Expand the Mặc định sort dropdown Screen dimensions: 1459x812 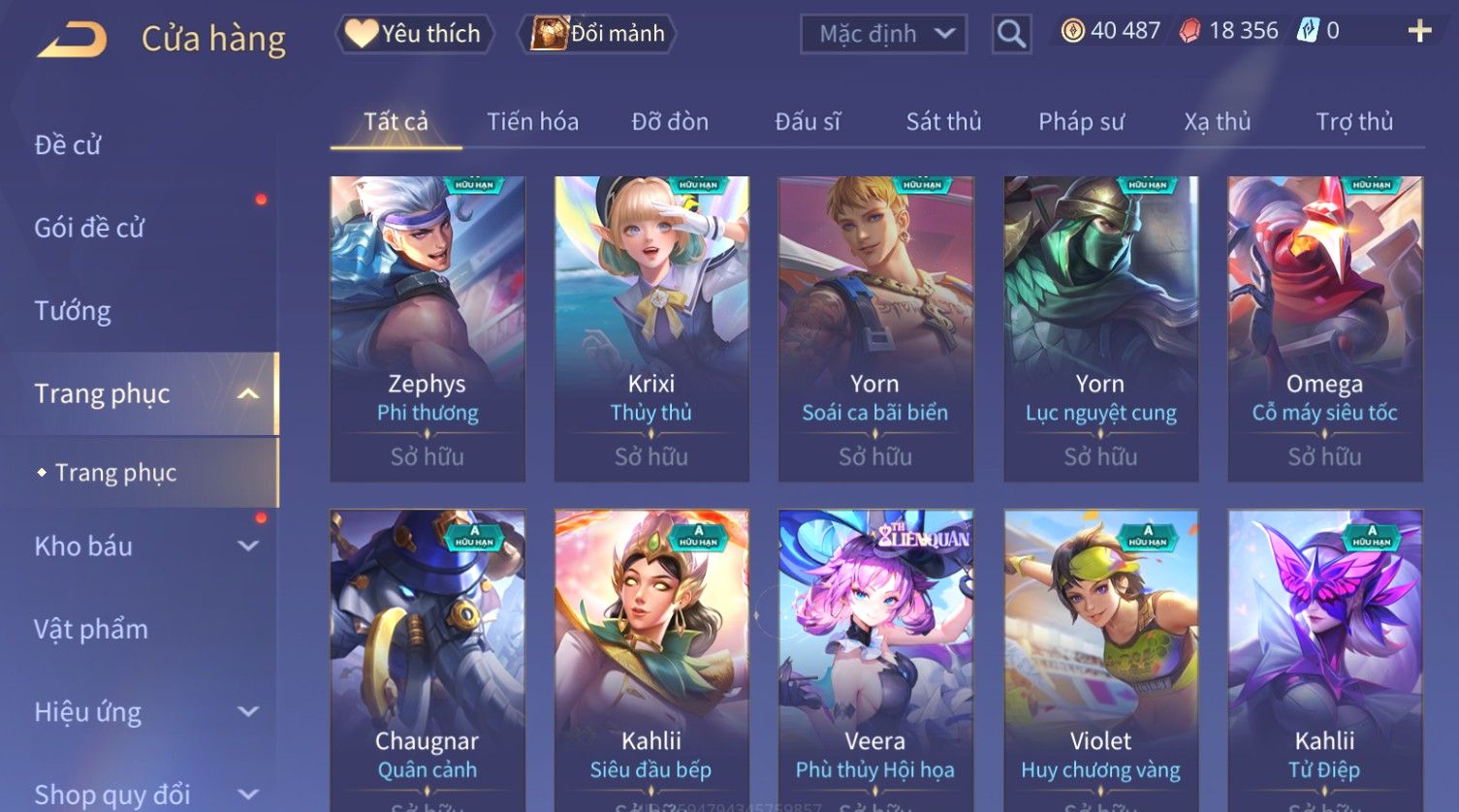tap(883, 34)
